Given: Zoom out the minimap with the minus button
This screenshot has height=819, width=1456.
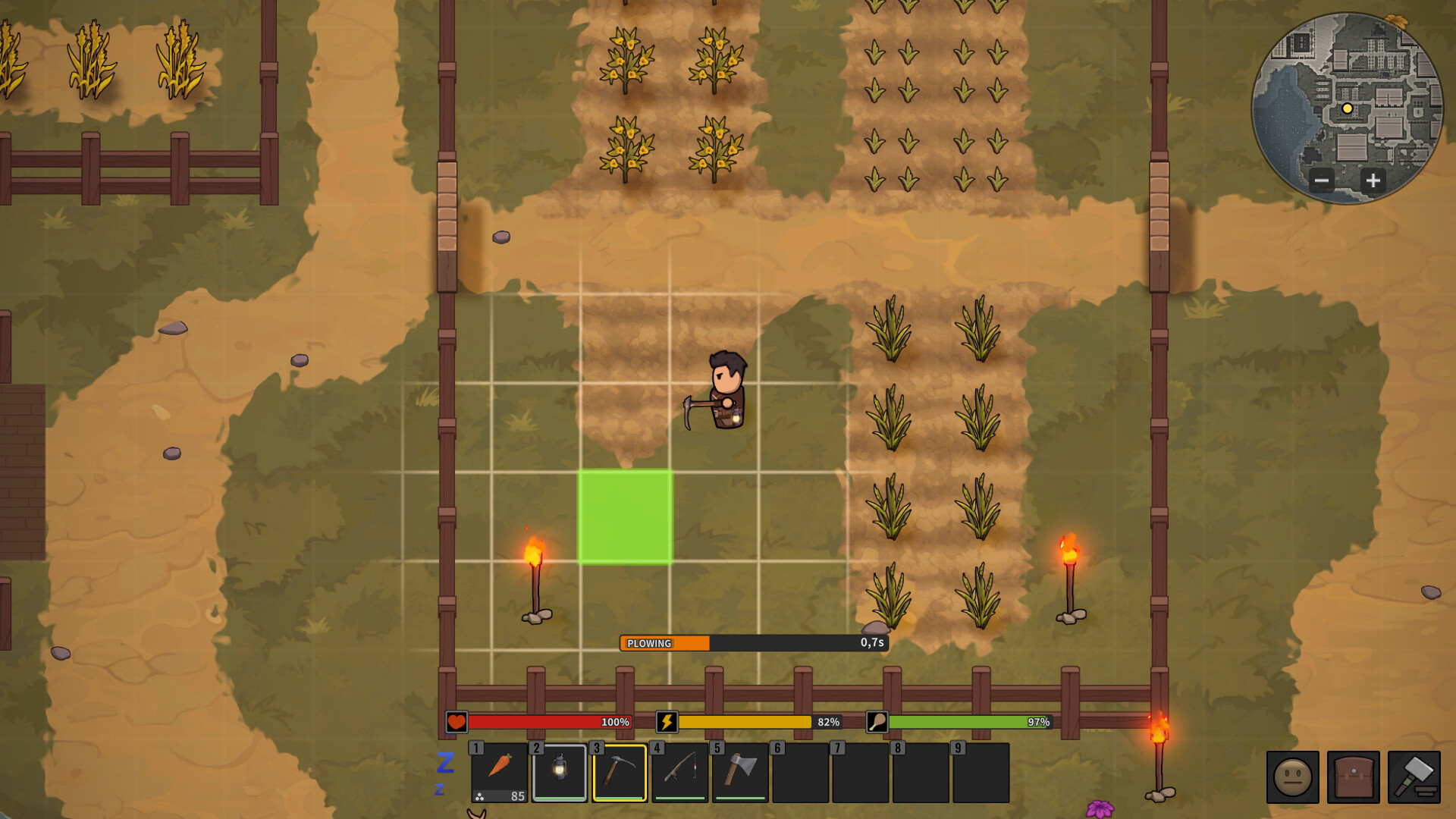Looking at the screenshot, I should pyautogui.click(x=1321, y=181).
